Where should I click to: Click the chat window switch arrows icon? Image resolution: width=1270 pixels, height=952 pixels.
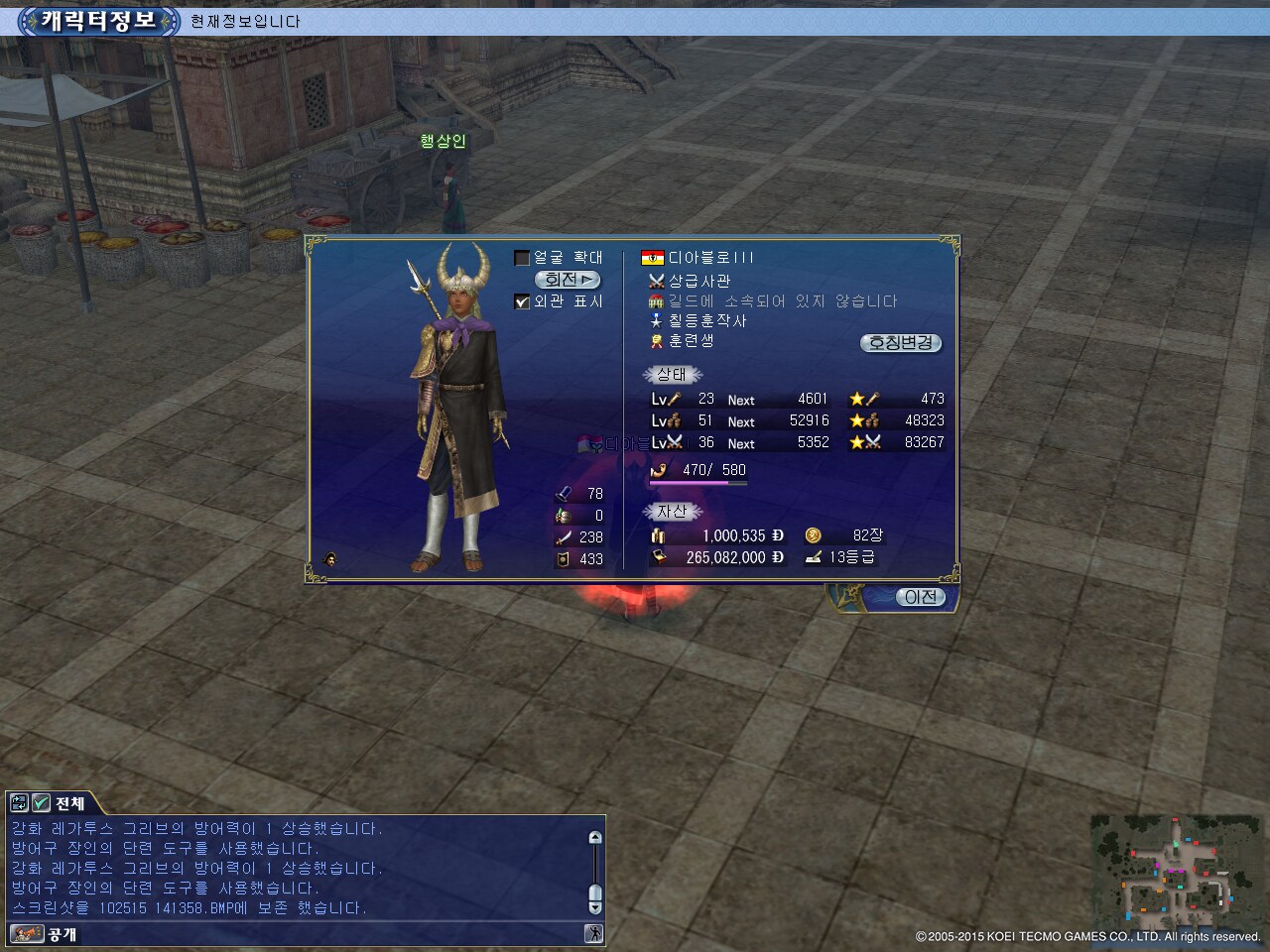point(19,803)
